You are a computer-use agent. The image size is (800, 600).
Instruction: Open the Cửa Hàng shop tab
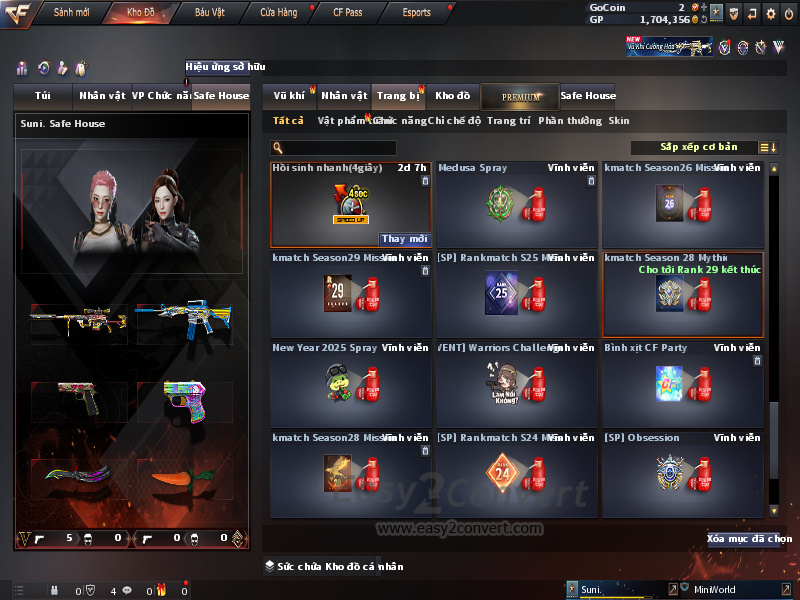[278, 13]
